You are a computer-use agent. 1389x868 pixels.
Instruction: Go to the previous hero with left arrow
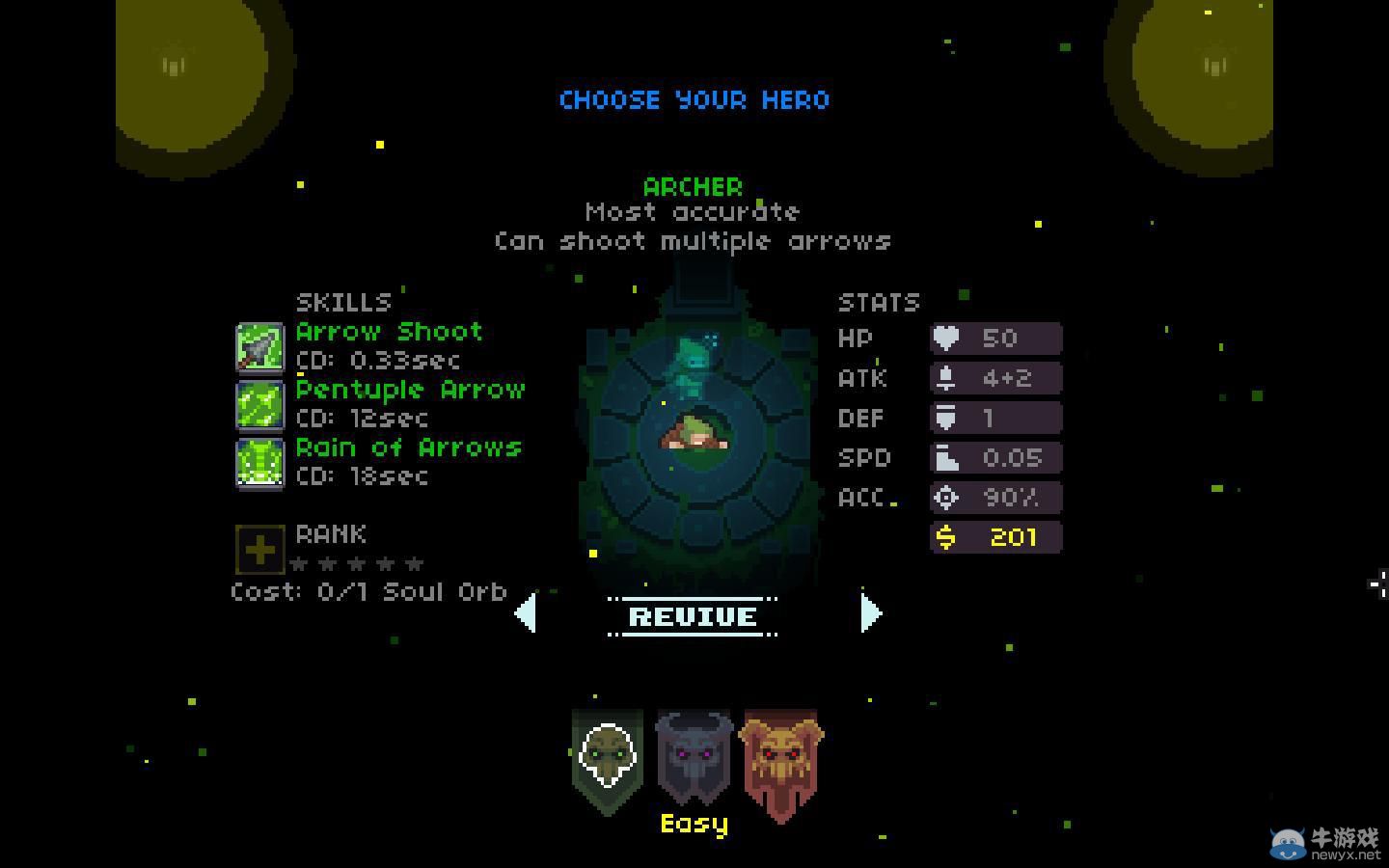(526, 613)
